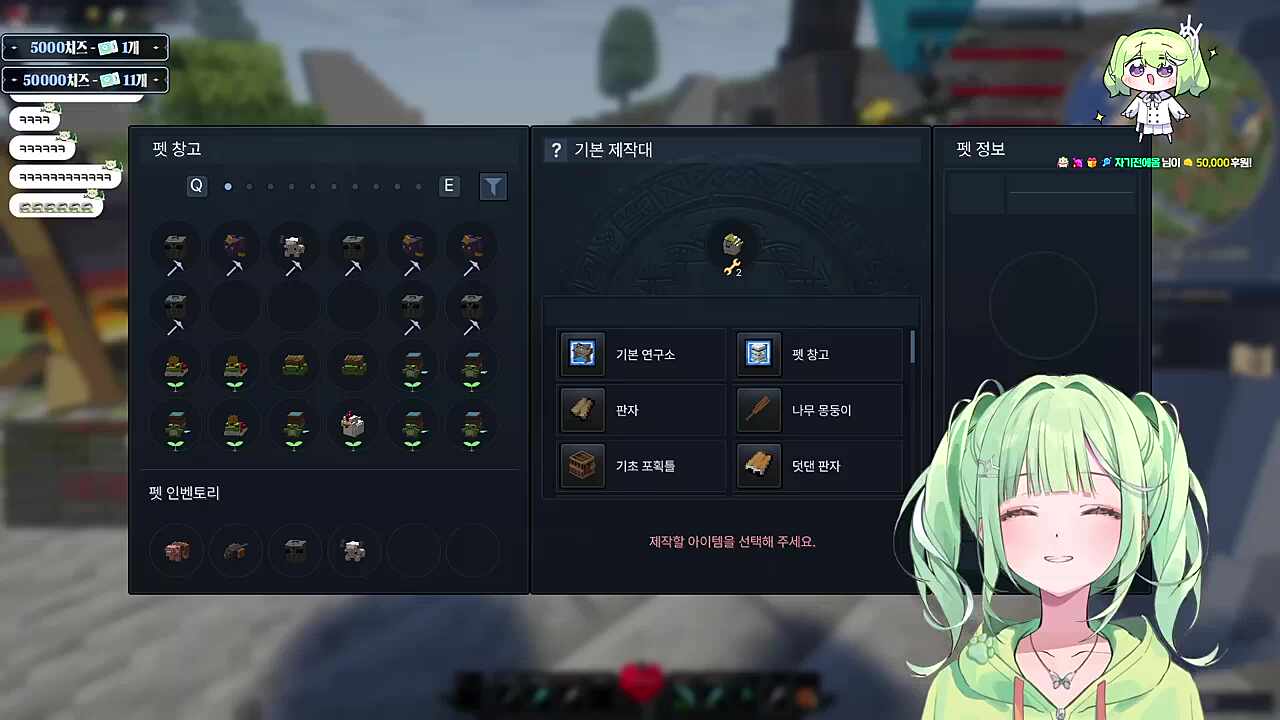Viewport: 1280px width, 720px height.
Task: Click the left arrow beside the 5000치즈 counter
Action: click(x=14, y=47)
